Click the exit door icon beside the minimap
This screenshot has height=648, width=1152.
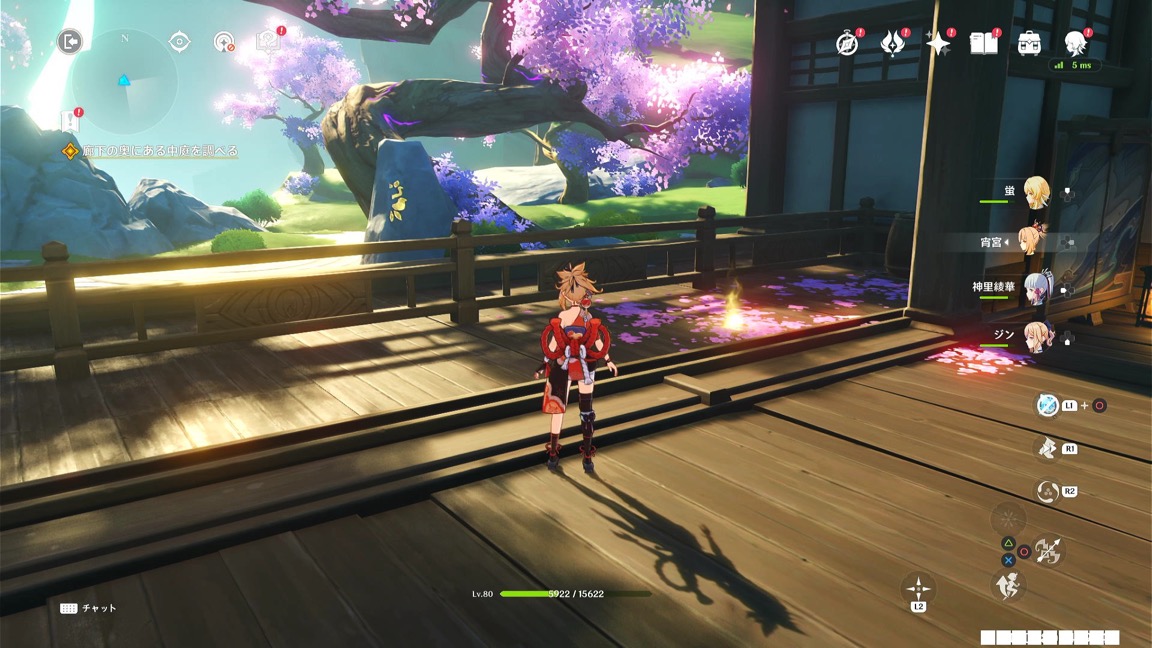[69, 41]
